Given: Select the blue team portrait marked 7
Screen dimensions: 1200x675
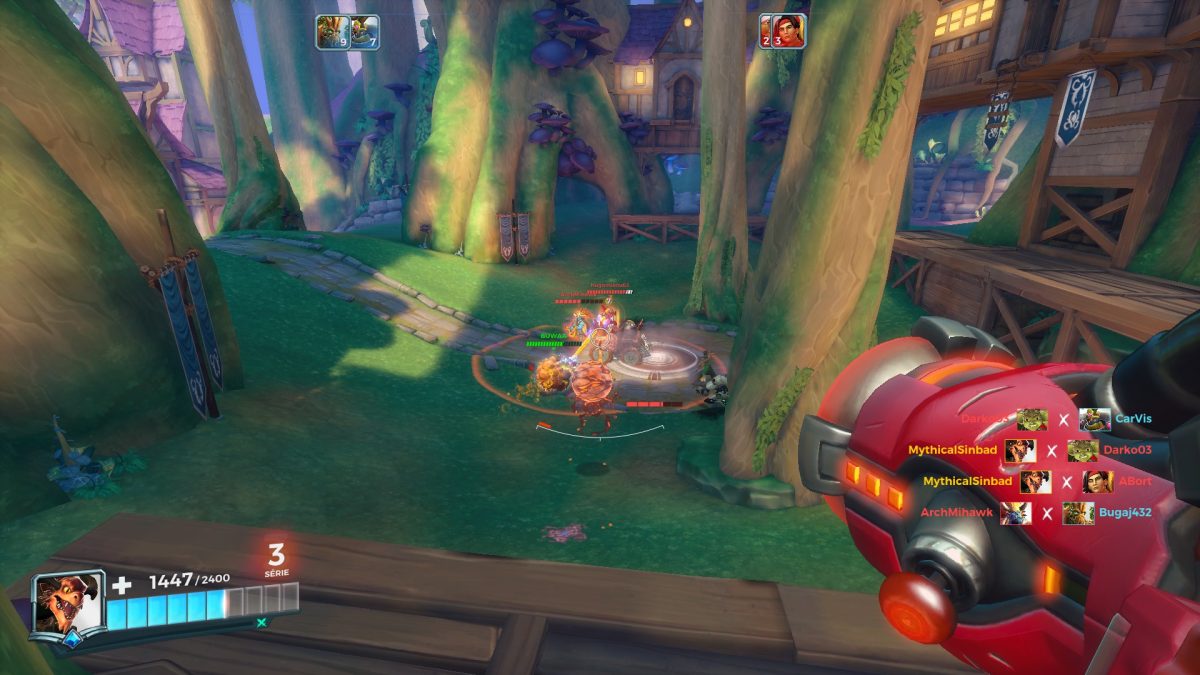Looking at the screenshot, I should (x=365, y=32).
